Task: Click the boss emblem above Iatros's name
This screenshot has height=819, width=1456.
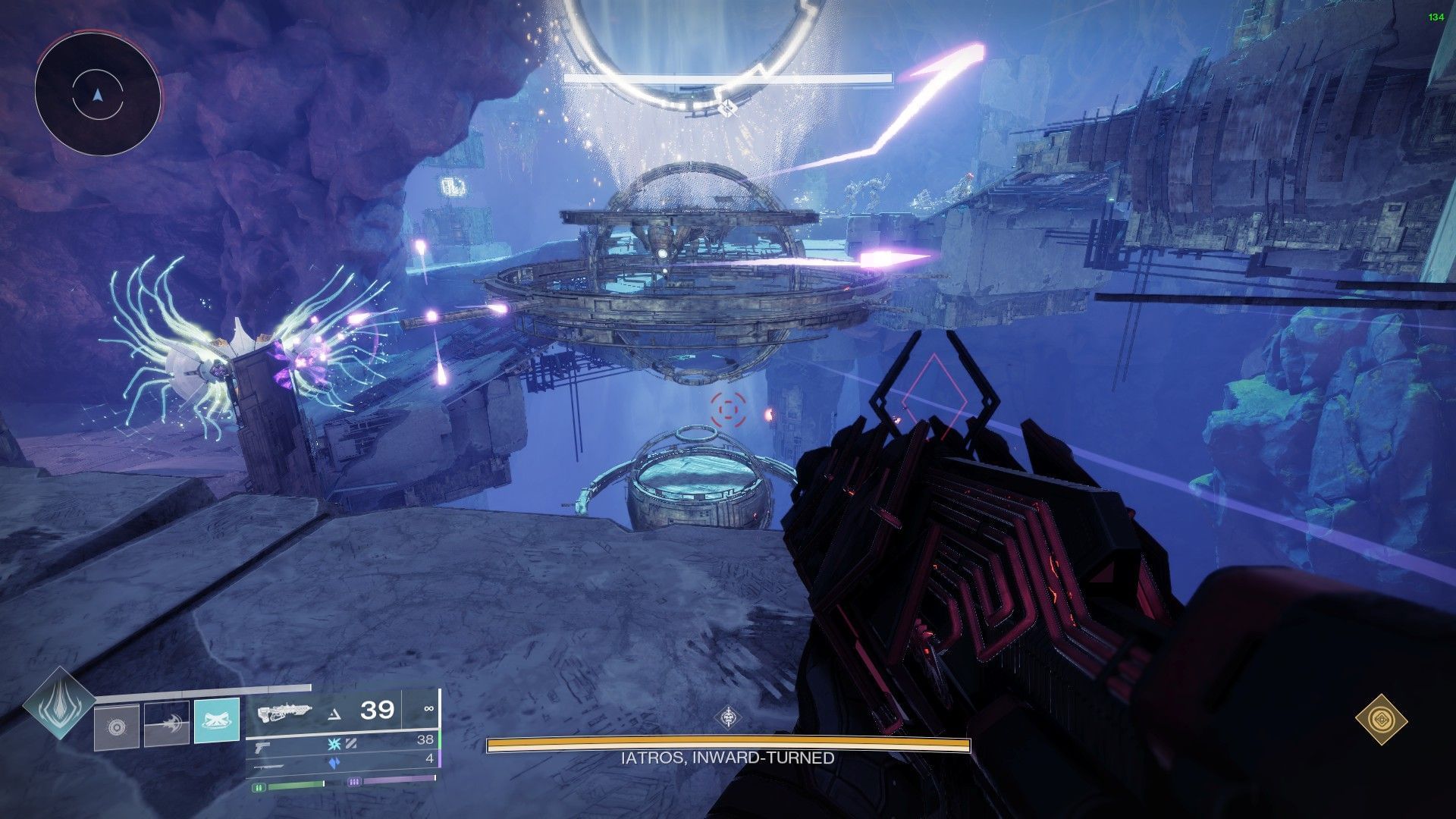Action: point(729,717)
